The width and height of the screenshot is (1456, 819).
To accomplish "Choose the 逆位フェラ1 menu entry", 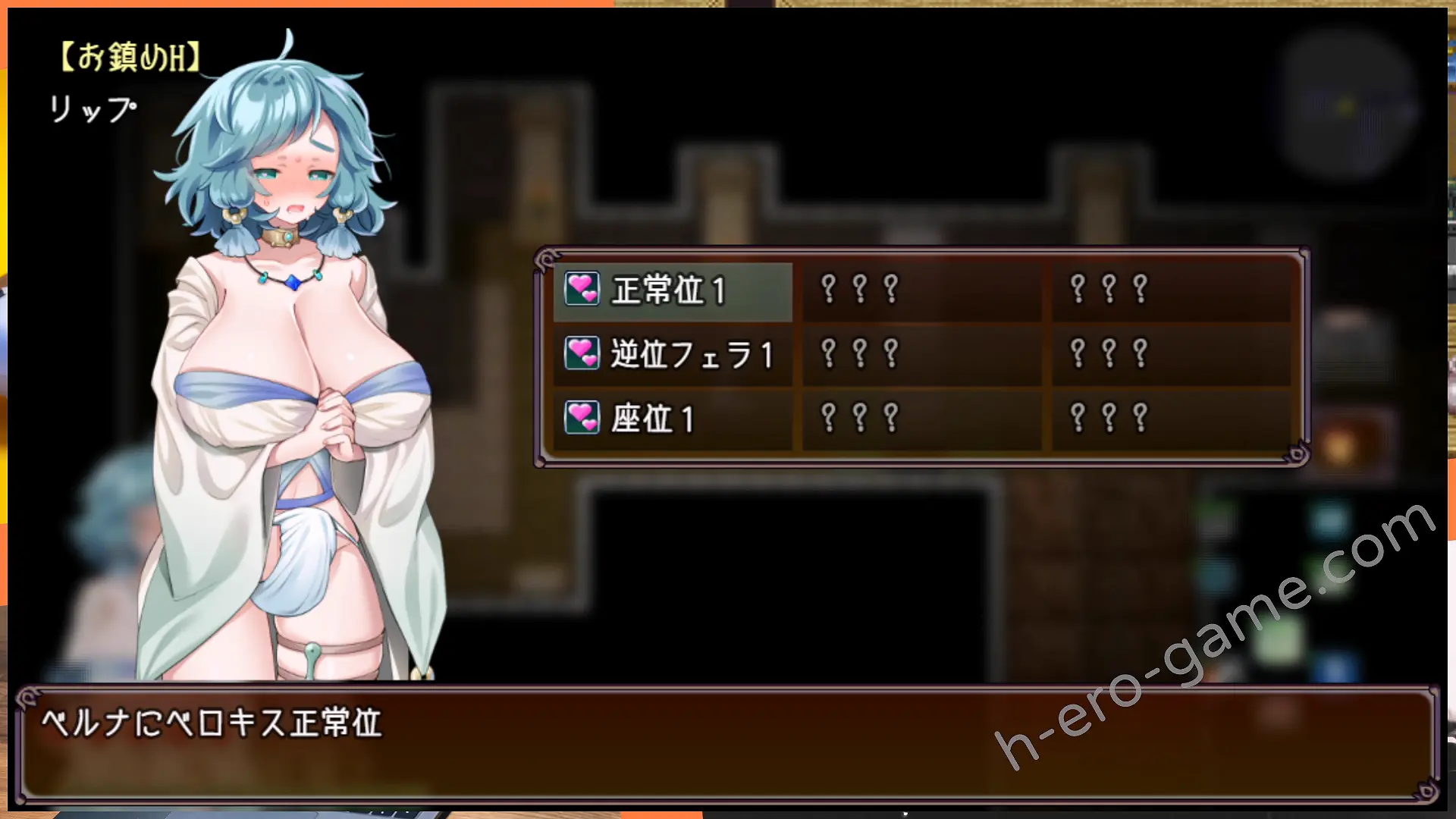I will [x=672, y=355].
